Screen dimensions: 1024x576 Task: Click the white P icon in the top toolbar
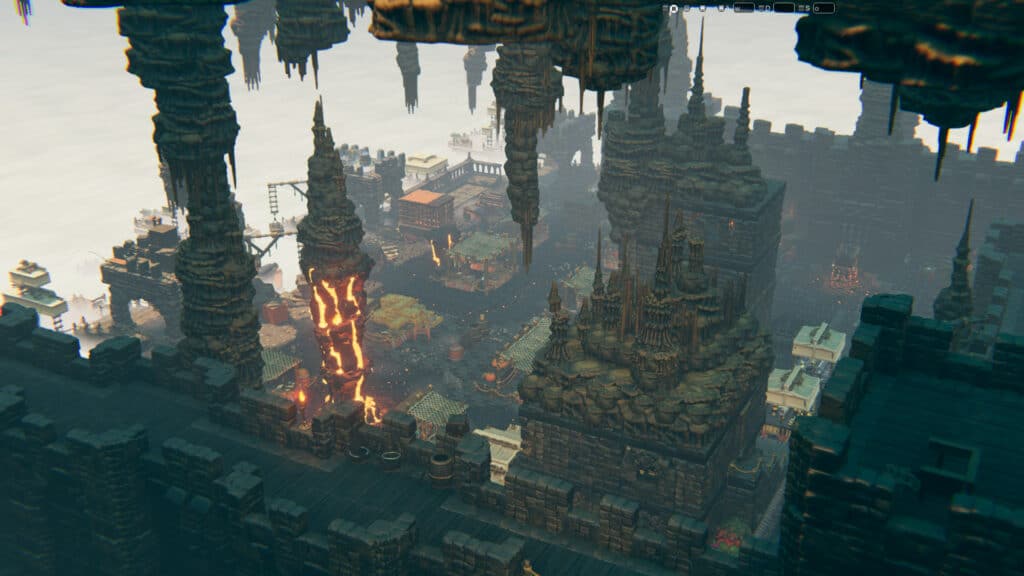point(674,8)
